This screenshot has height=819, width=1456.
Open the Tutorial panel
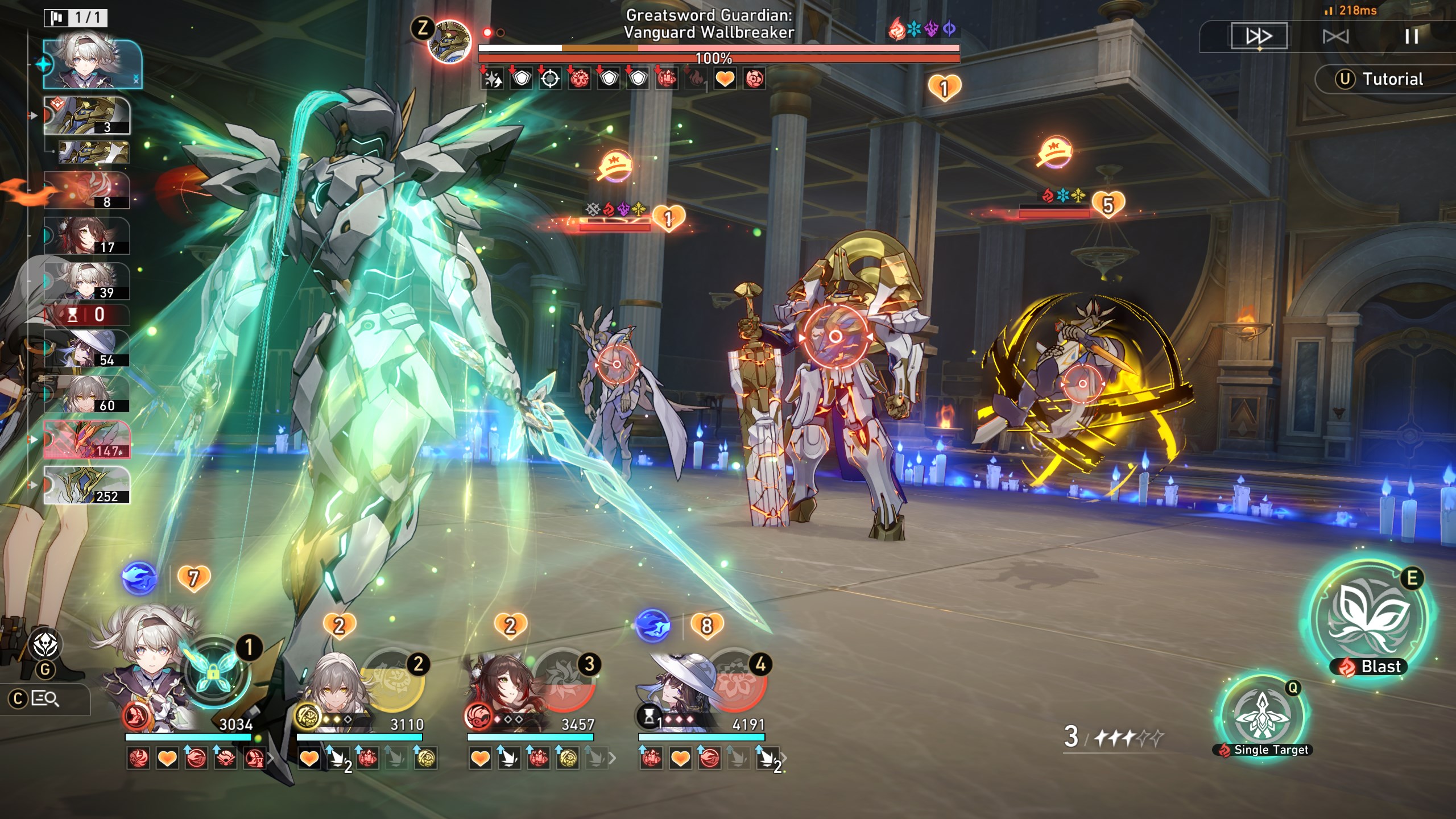[x=1382, y=79]
